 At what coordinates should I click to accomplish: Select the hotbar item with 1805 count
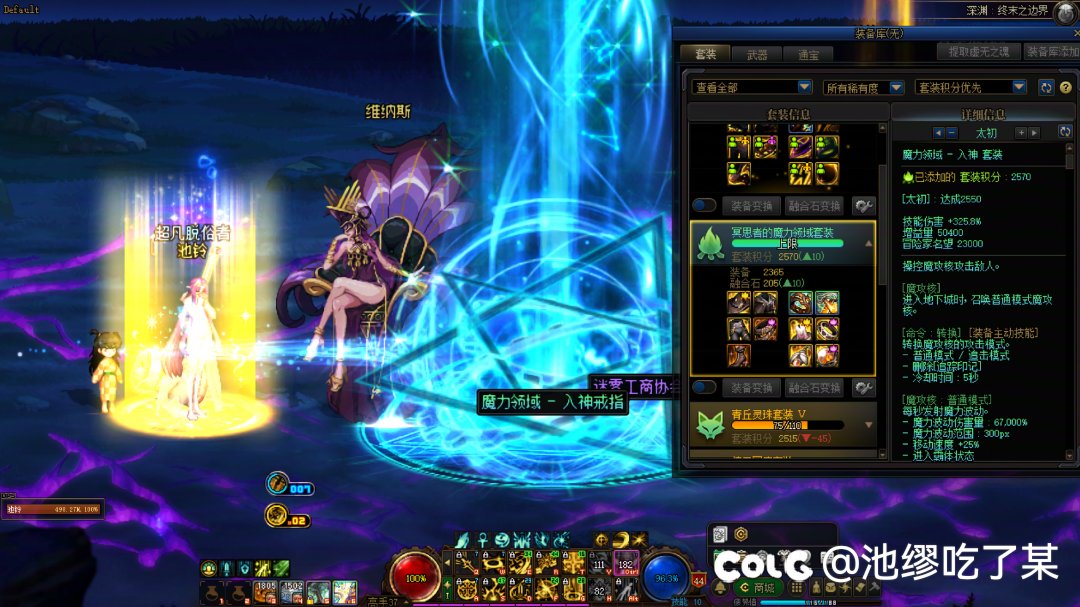coord(265,592)
